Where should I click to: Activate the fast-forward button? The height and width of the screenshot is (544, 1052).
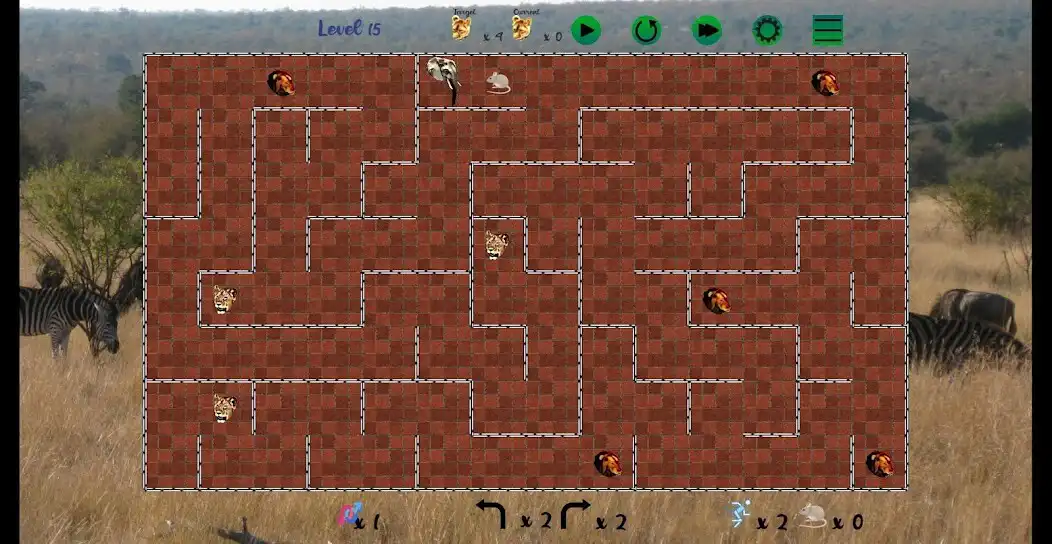(x=707, y=30)
